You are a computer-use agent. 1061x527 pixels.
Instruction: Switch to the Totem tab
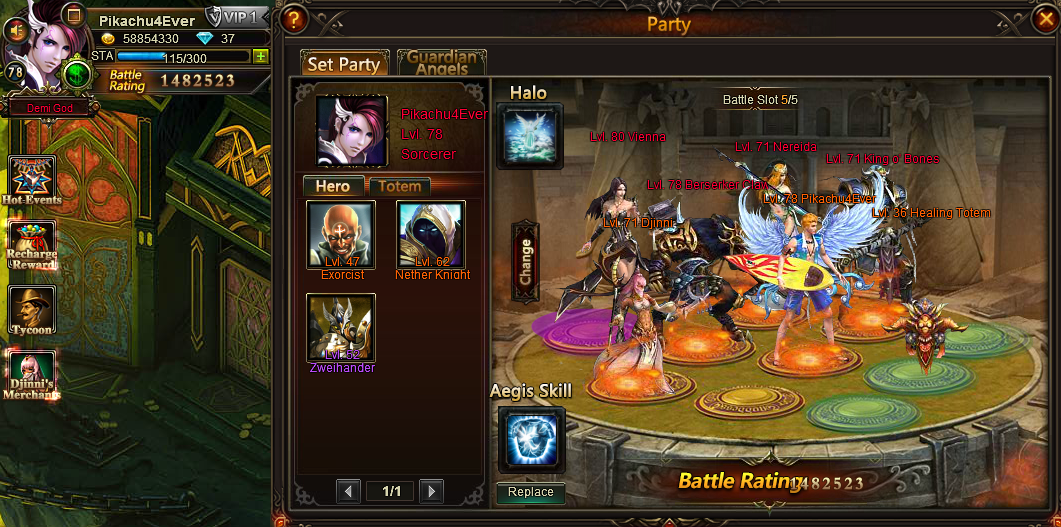400,186
